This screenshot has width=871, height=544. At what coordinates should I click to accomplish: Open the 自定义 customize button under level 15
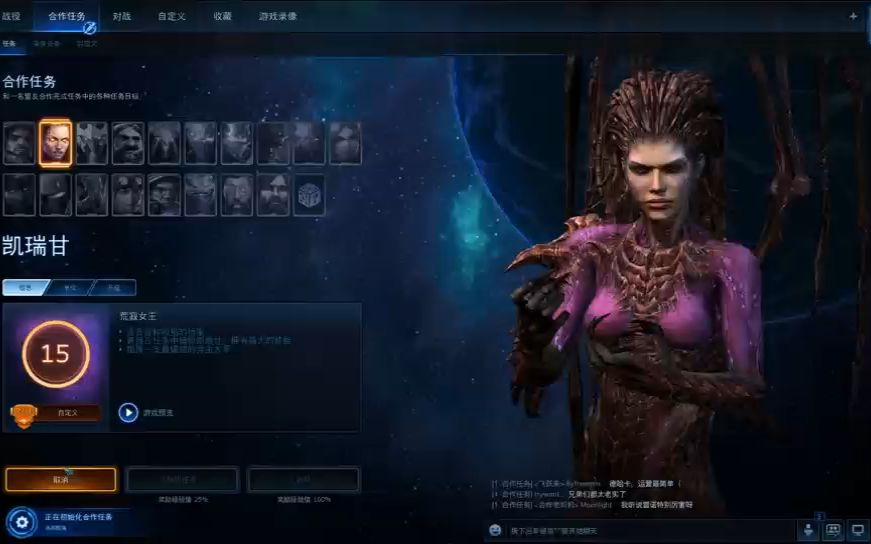tap(66, 412)
